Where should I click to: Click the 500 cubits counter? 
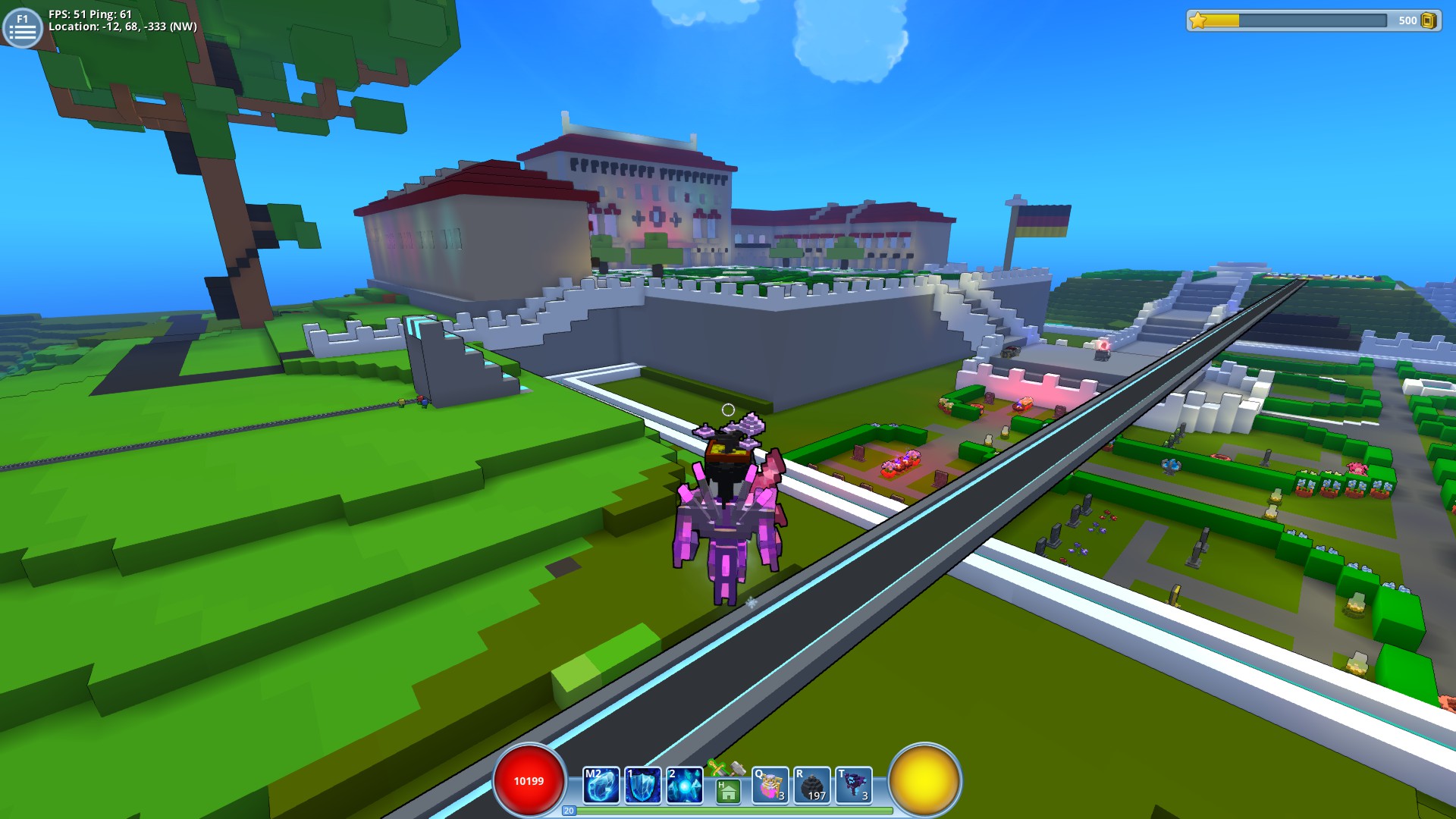coord(1408,20)
